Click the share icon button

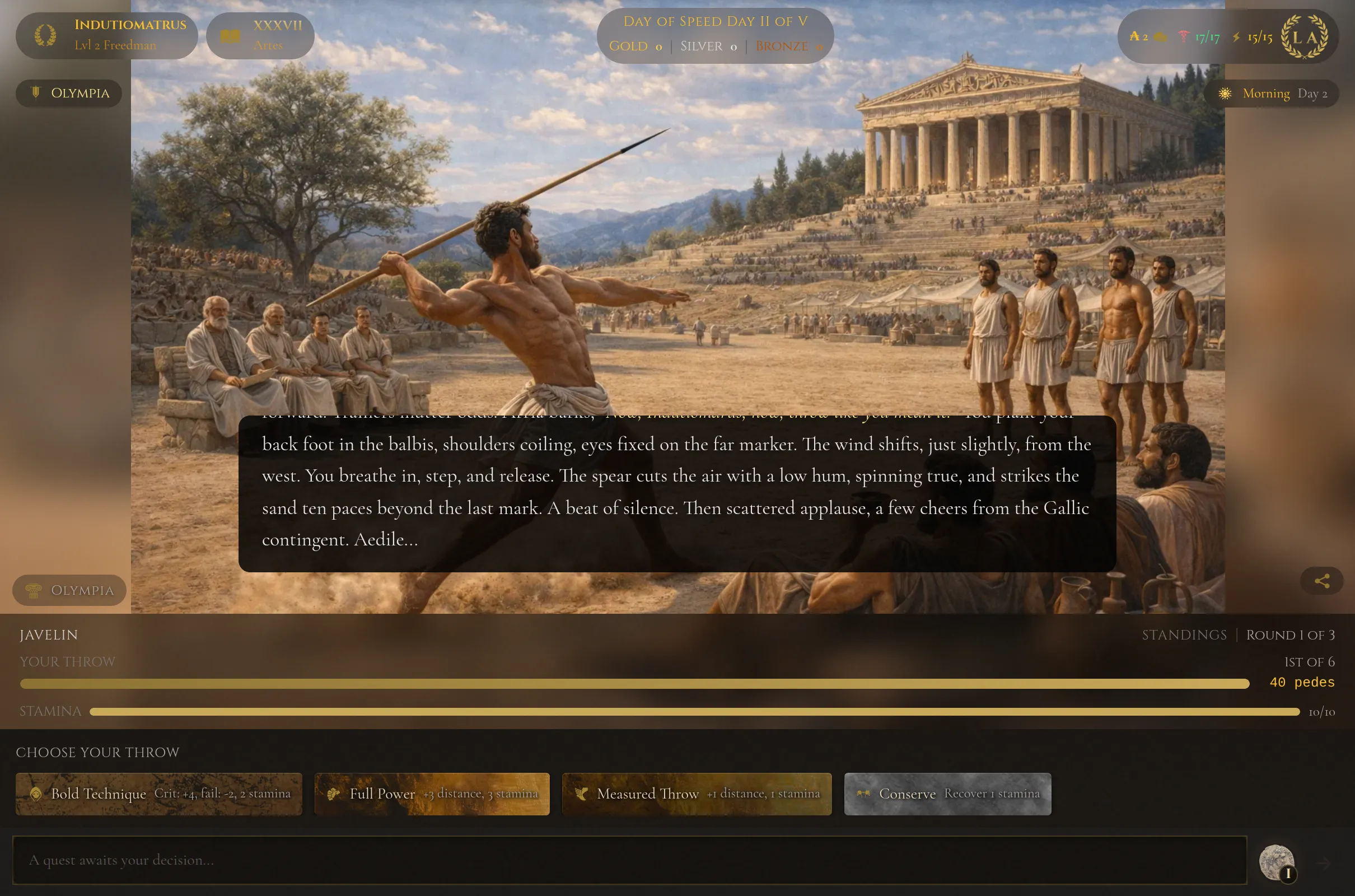[x=1322, y=581]
